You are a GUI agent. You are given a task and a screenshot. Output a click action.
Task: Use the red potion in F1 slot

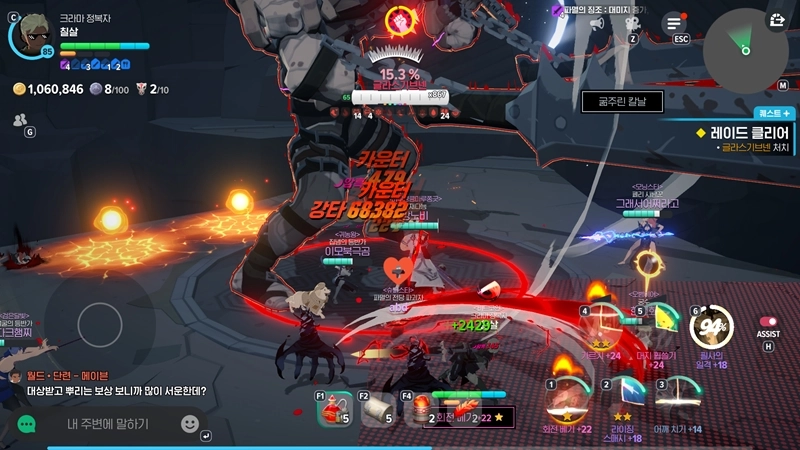335,410
